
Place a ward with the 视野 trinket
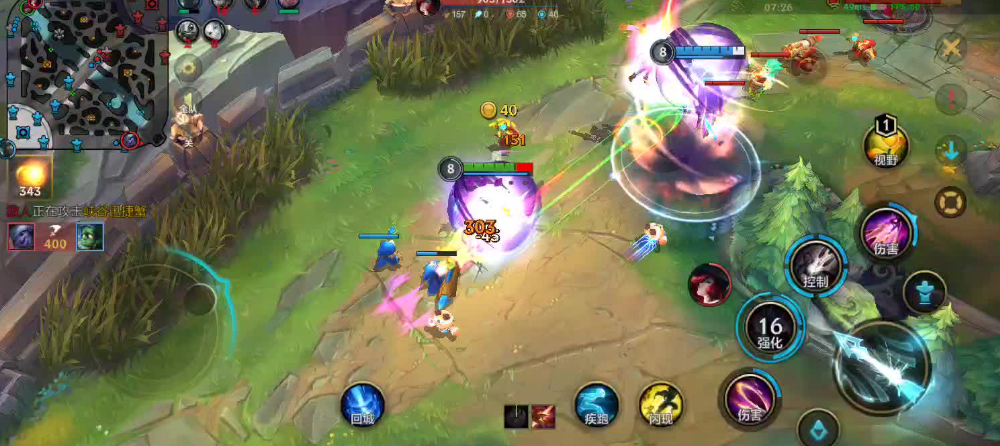tap(885, 146)
